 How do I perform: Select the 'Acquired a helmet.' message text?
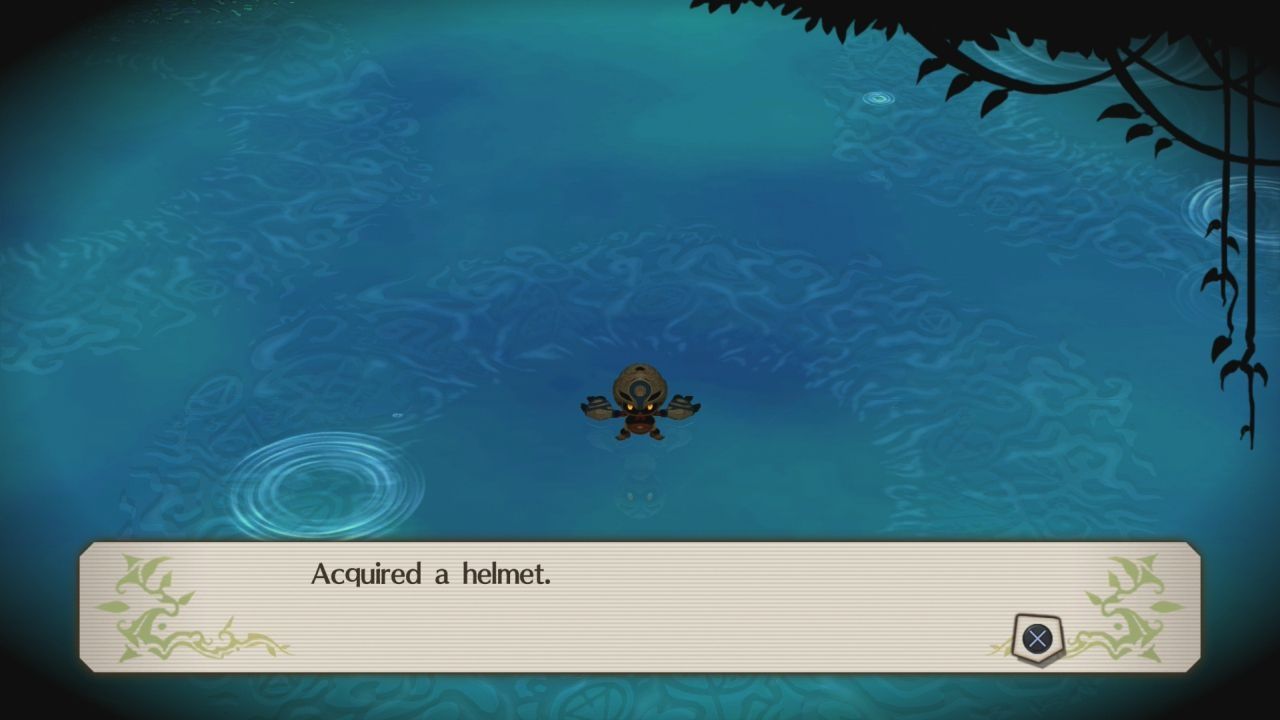pyautogui.click(x=435, y=574)
